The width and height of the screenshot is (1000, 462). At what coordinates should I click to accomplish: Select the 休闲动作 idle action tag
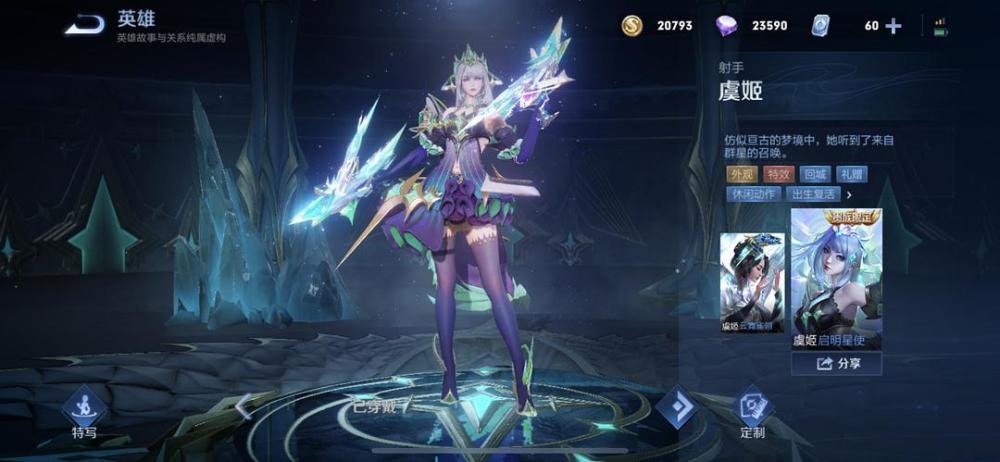(x=754, y=194)
